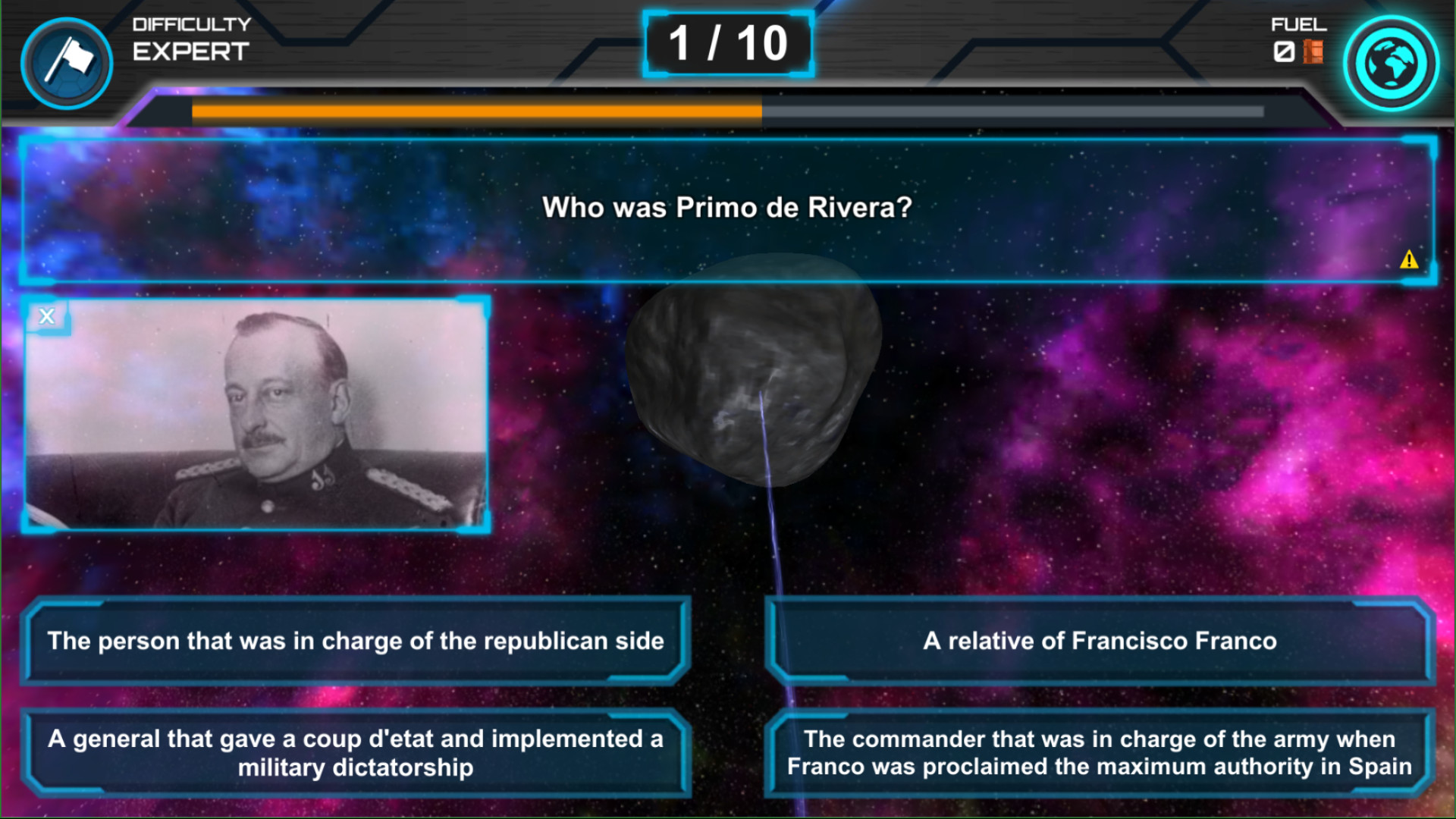Viewport: 1456px width, 819px height.
Task: Pick the answer mentioning Franco's maximum authority
Action: click(x=1100, y=752)
